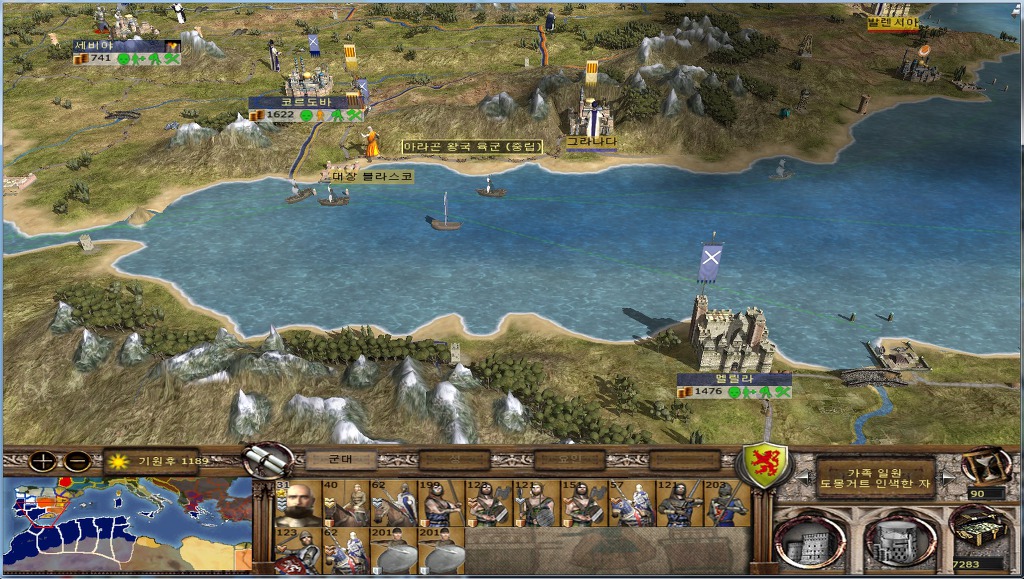Select the 190-man swordsmen unit card

pyautogui.click(x=441, y=503)
